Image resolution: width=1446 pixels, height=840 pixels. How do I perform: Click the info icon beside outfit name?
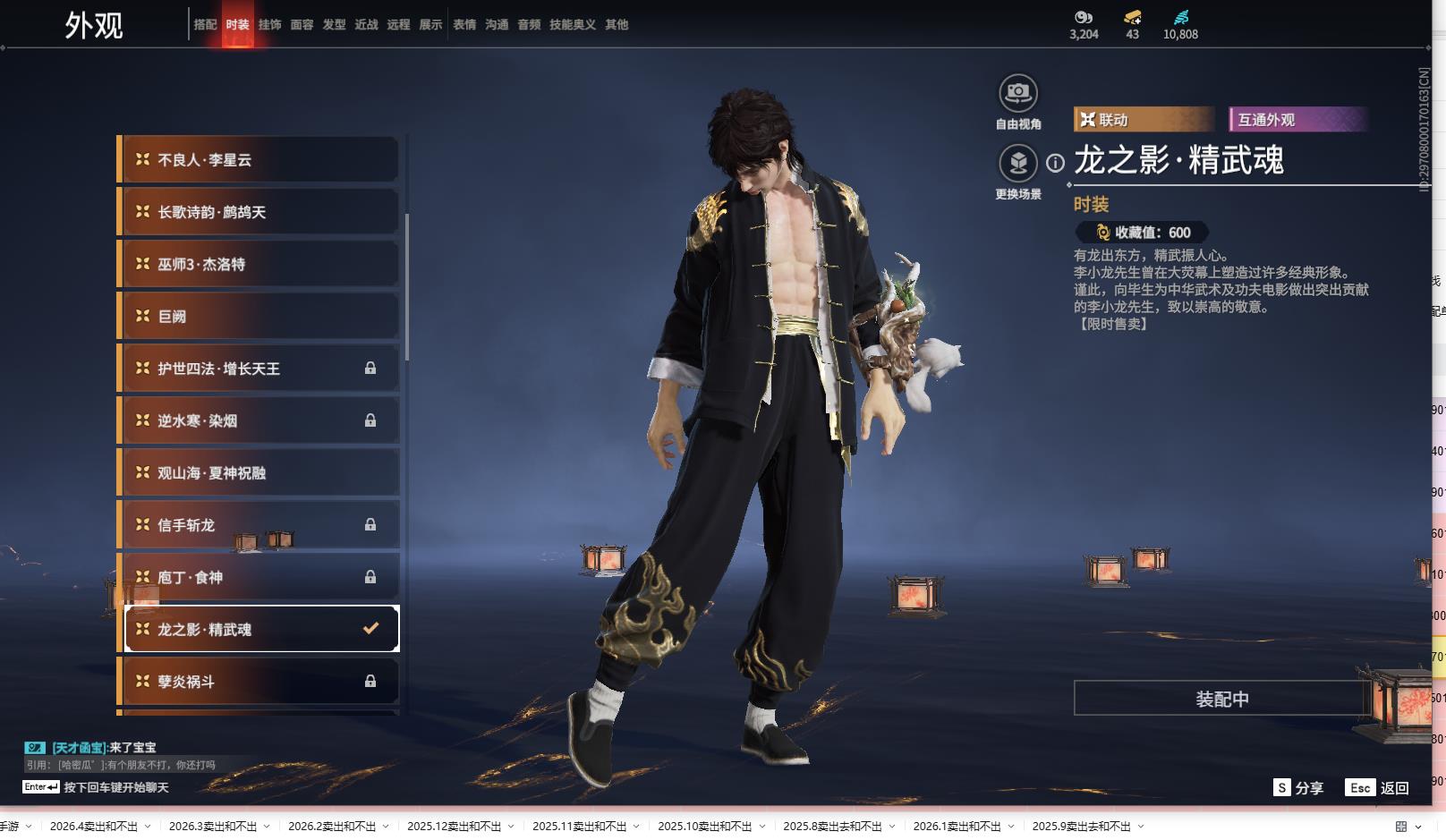tap(1056, 163)
